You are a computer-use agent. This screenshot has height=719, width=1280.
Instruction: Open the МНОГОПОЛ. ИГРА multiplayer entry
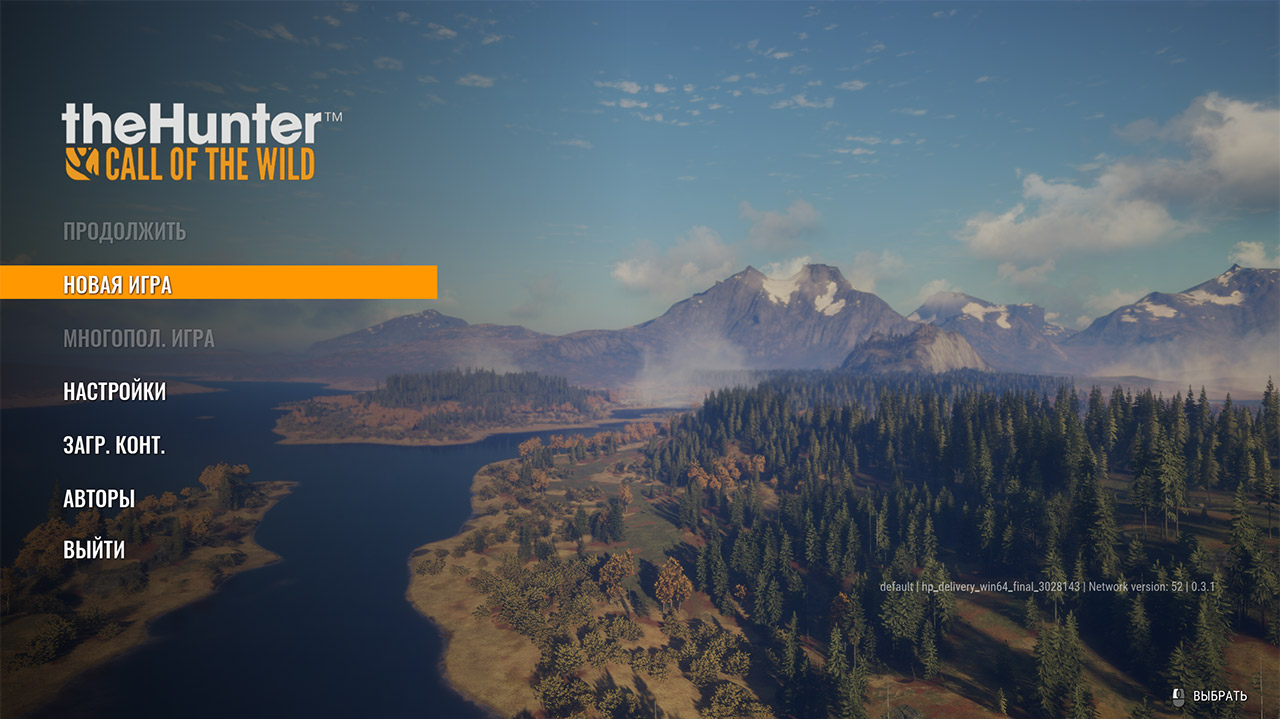[138, 338]
